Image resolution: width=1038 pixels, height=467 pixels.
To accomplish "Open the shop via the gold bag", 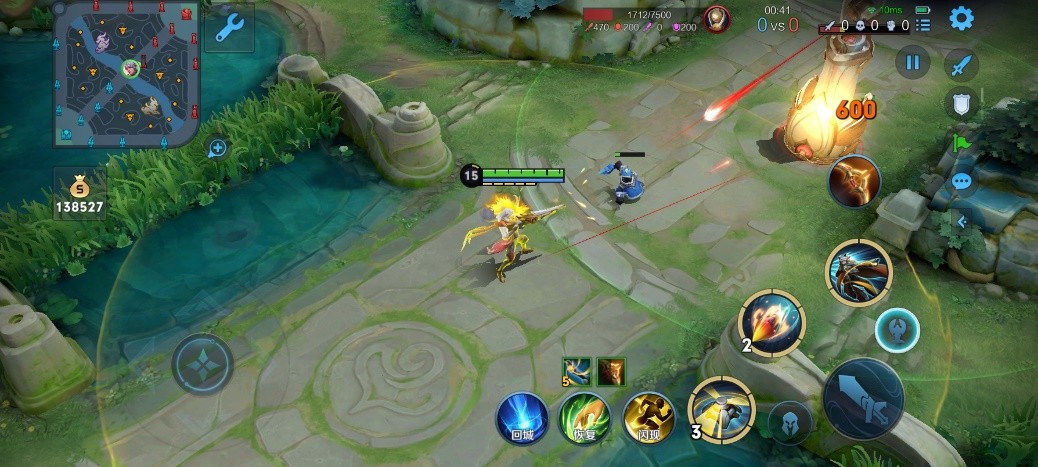I will point(80,193).
